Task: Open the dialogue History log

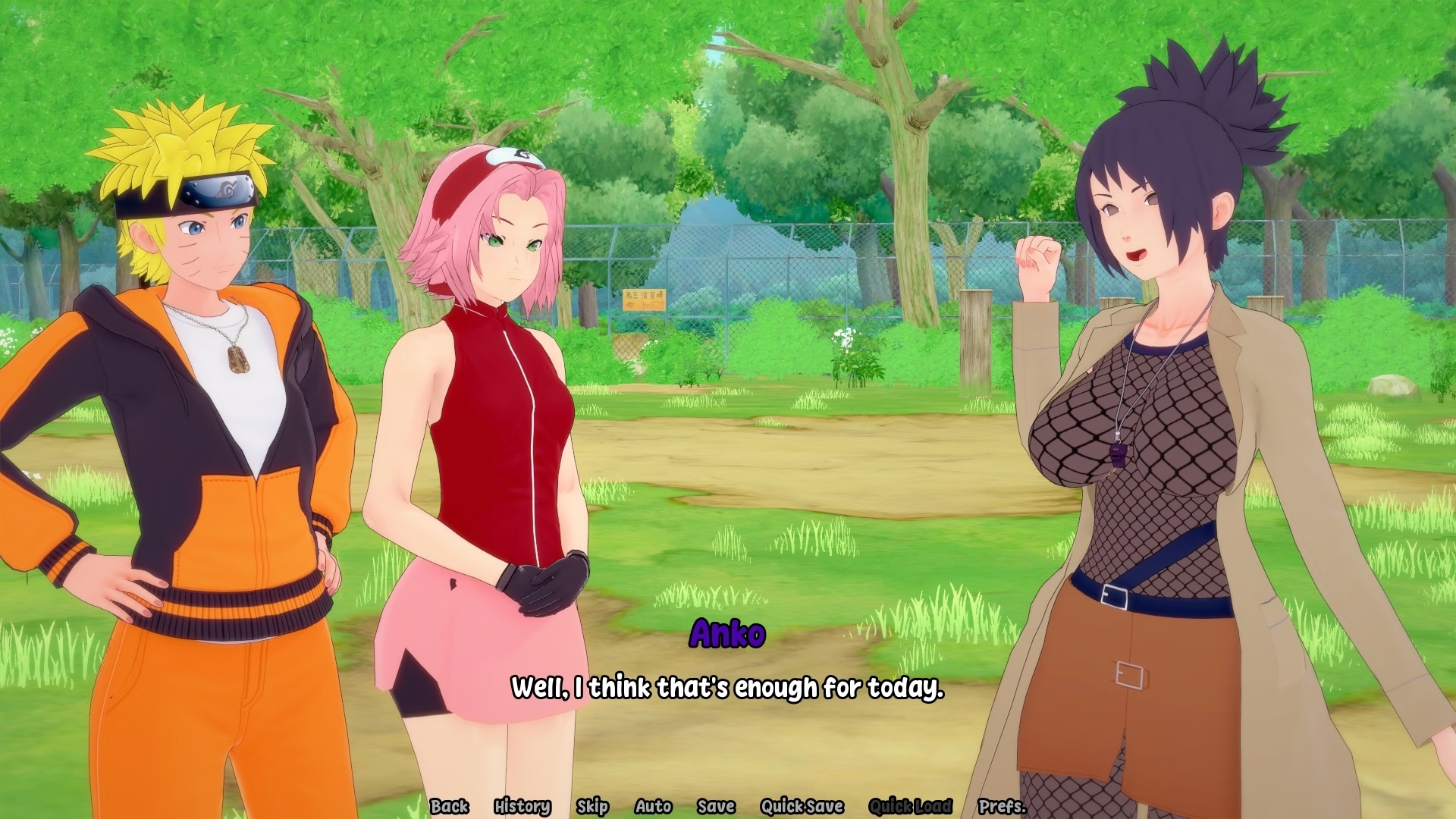Action: point(522,806)
